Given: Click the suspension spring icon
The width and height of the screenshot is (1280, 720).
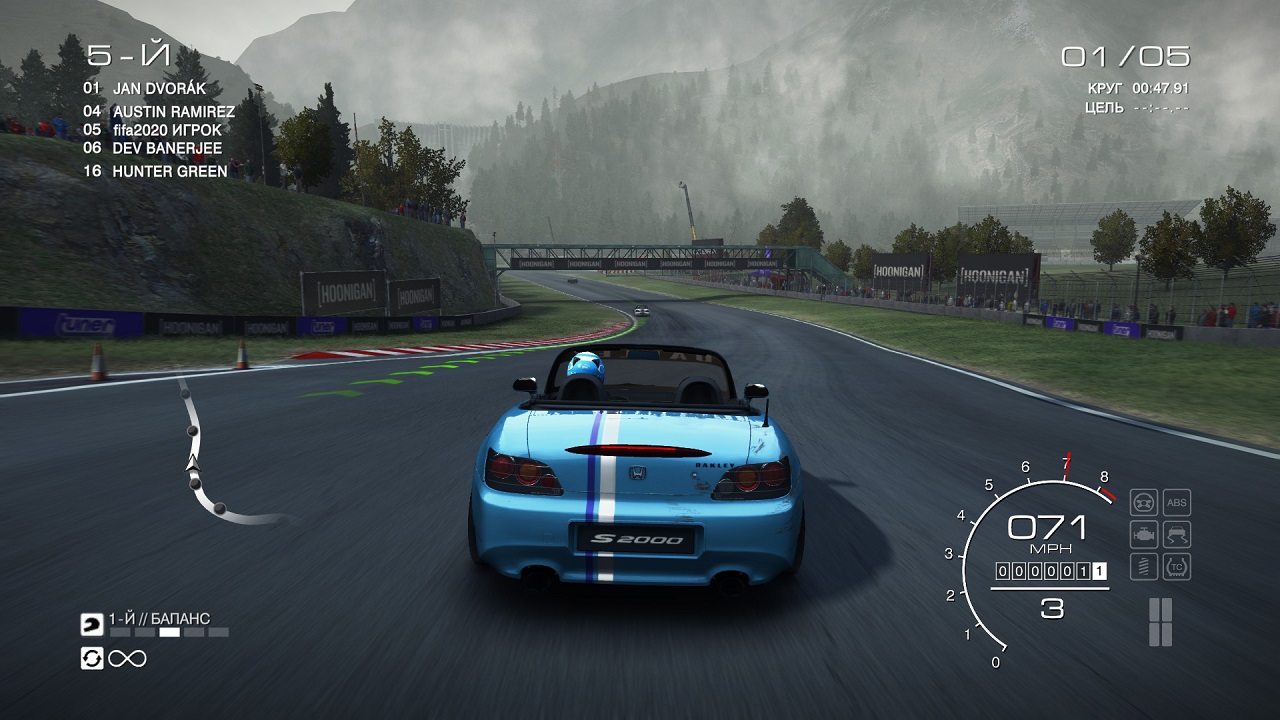Looking at the screenshot, I should tap(1144, 567).
